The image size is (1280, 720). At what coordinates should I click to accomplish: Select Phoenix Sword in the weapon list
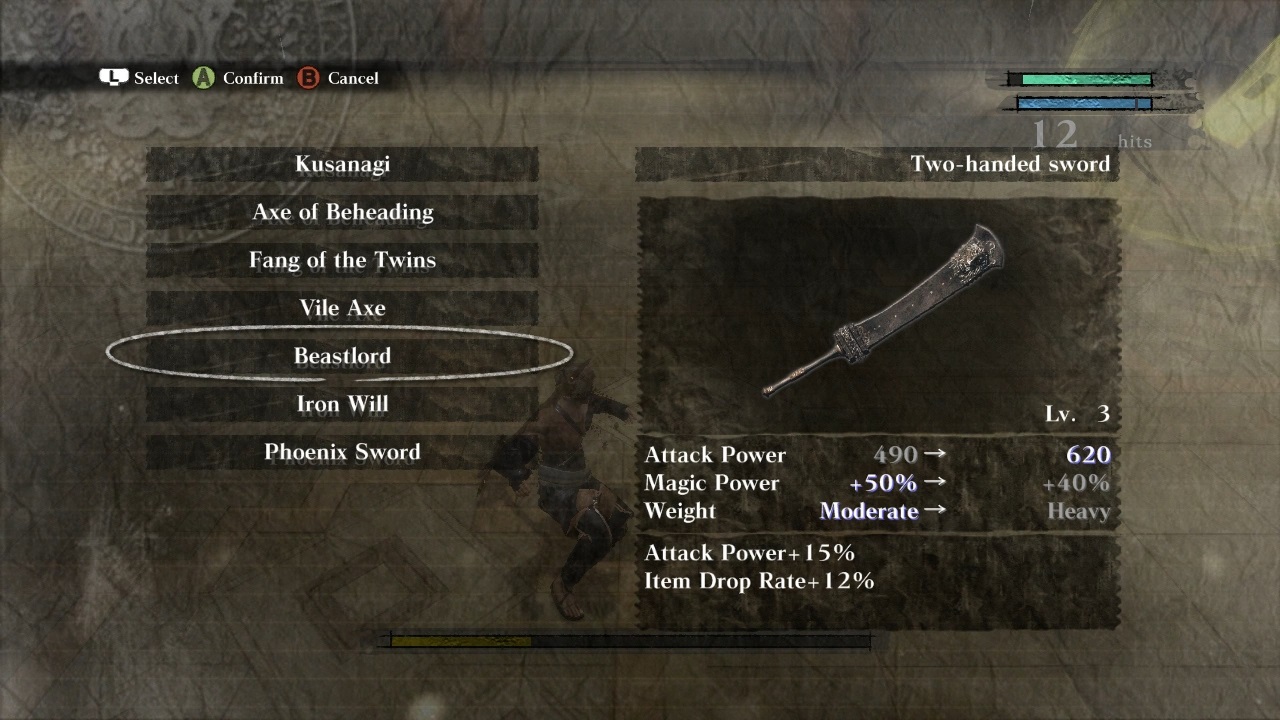(342, 452)
